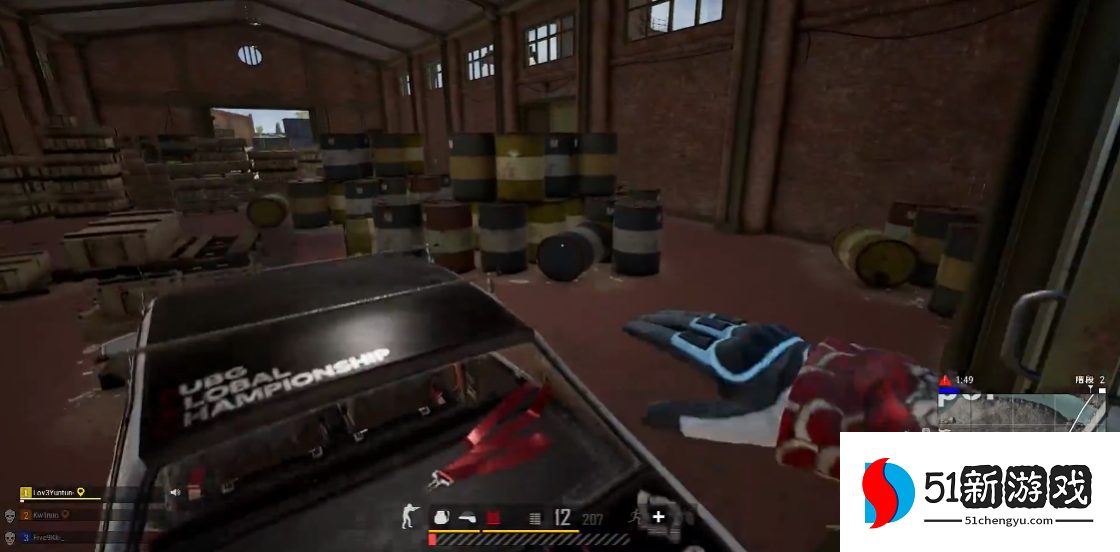This screenshot has width=1120, height=552.
Task: Select teammate Lov3Yuntun in the squad list
Action: (55, 493)
